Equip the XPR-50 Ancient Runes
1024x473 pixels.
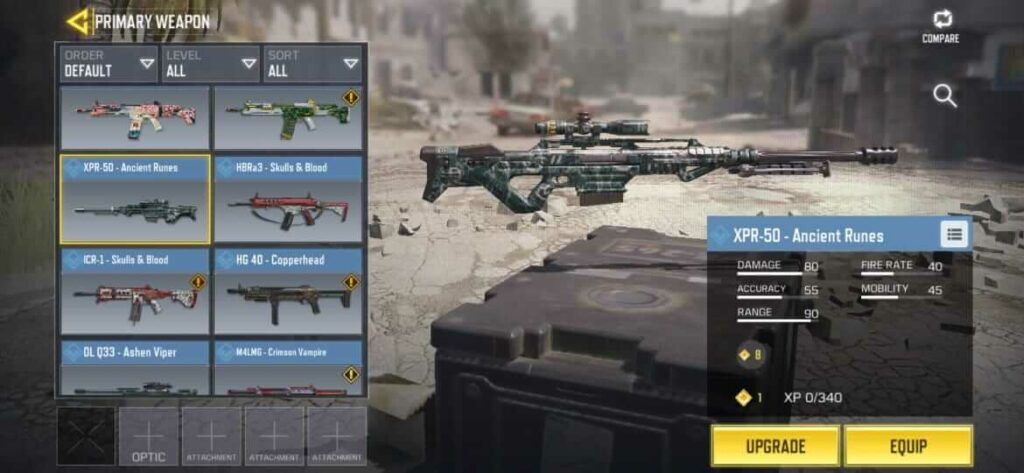(907, 446)
